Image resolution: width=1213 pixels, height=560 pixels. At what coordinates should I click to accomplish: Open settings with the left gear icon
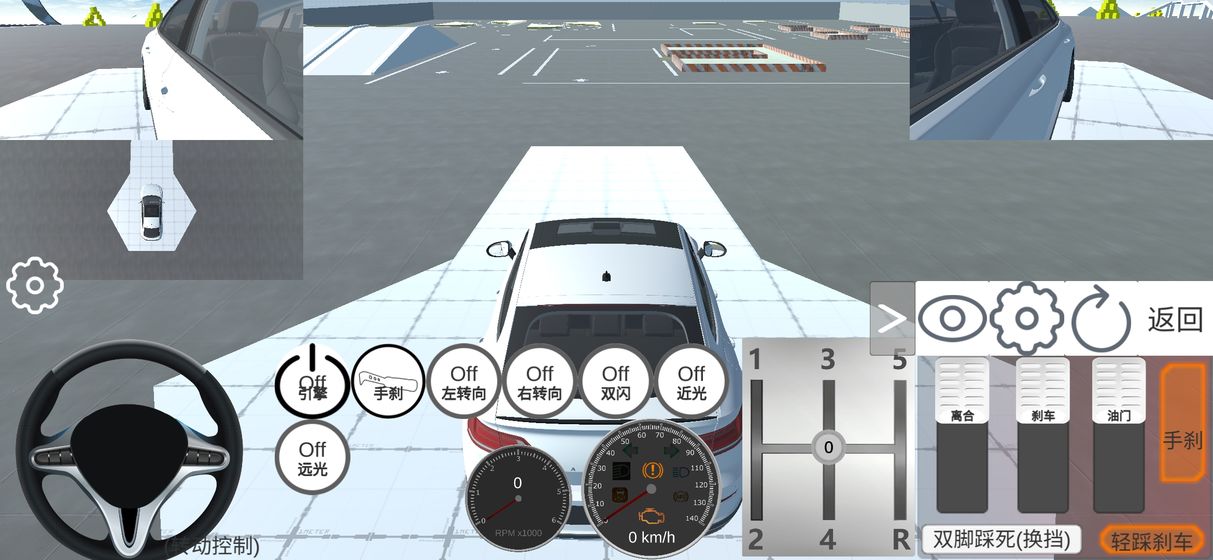pos(35,286)
